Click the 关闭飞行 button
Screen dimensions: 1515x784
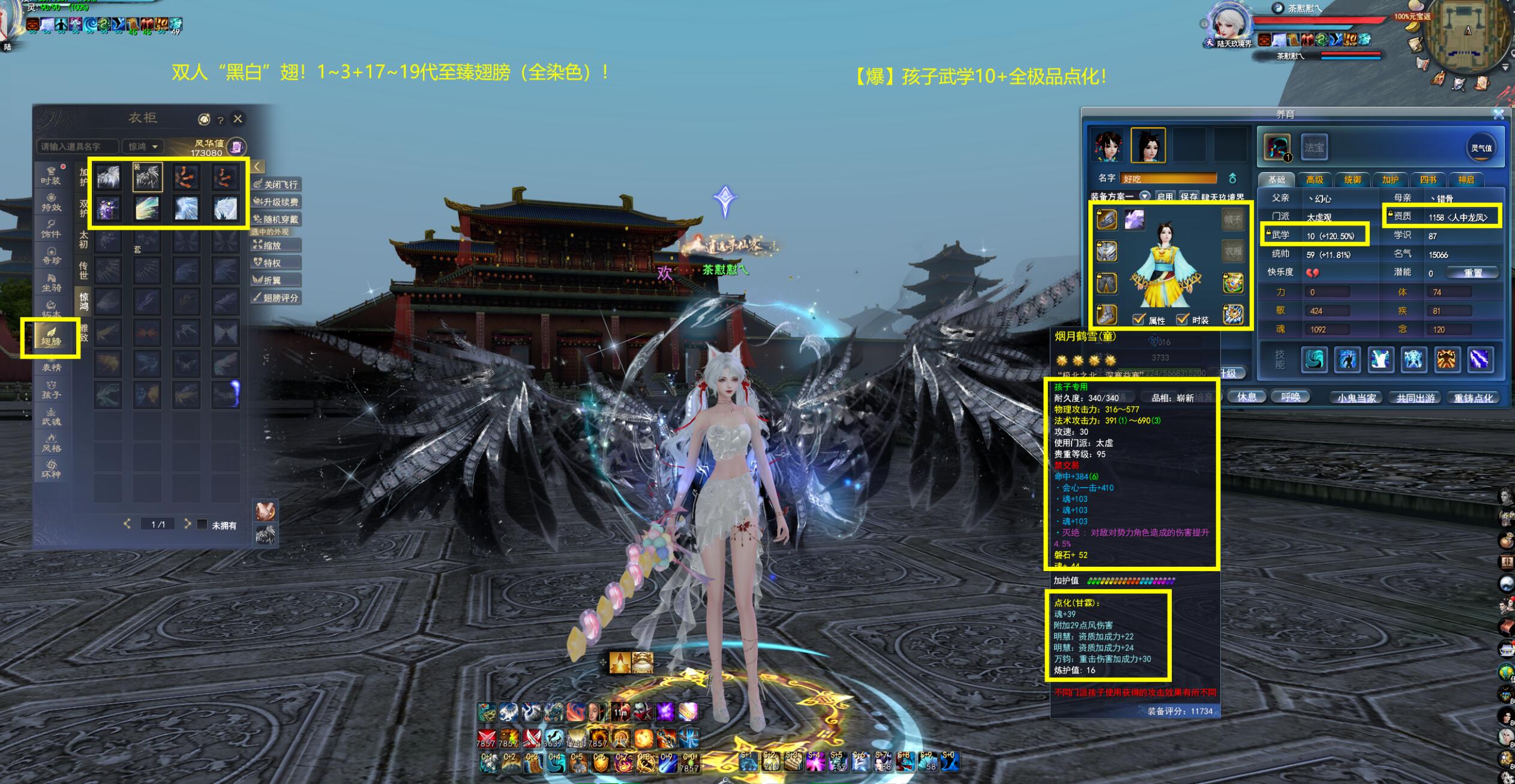(277, 184)
